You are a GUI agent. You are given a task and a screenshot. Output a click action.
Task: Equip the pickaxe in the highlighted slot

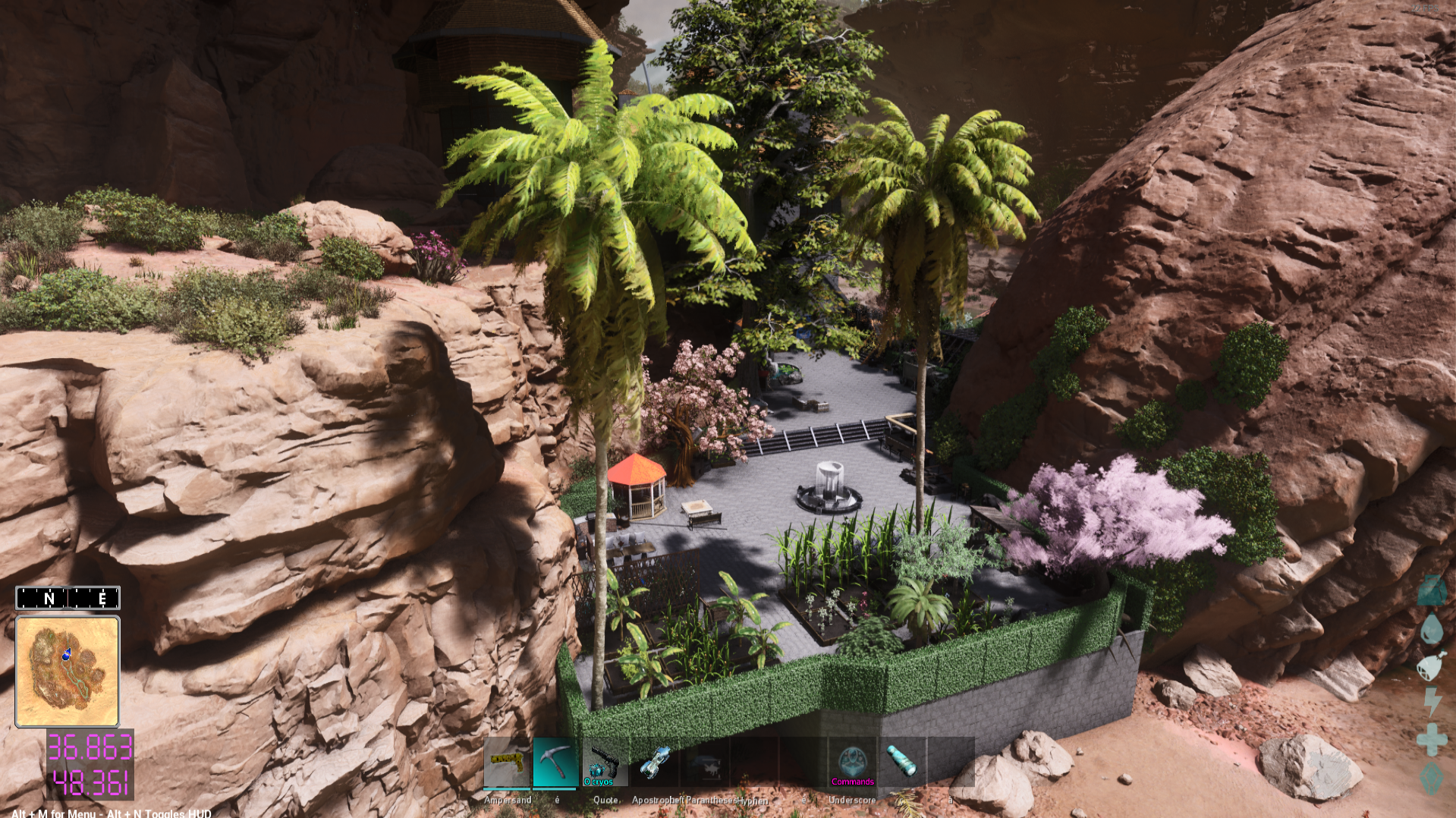(555, 762)
